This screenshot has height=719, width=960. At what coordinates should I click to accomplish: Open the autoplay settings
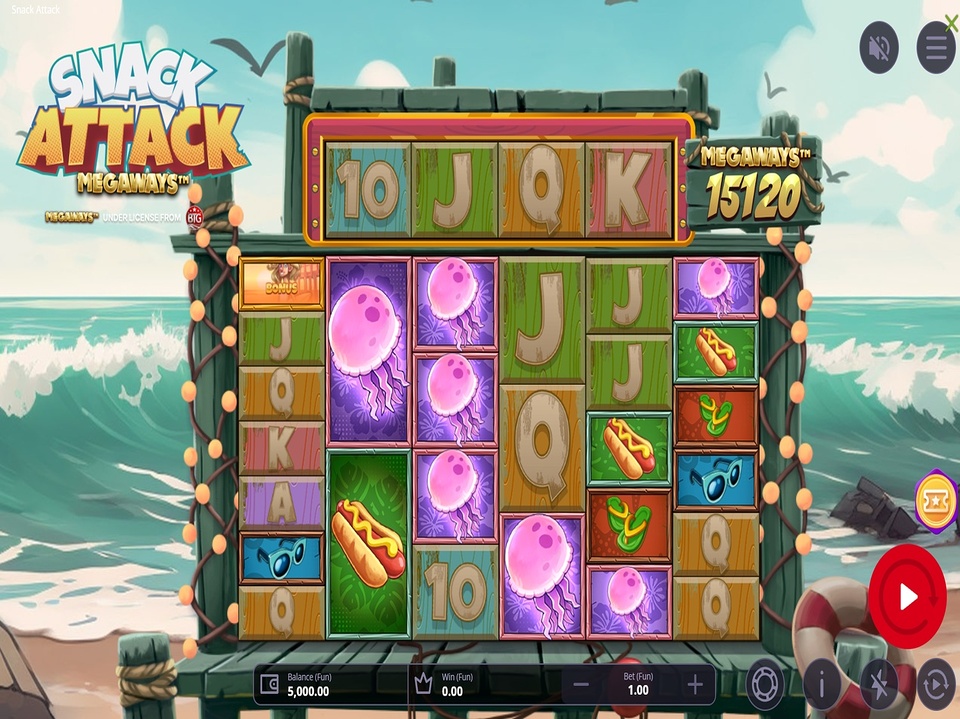(936, 684)
